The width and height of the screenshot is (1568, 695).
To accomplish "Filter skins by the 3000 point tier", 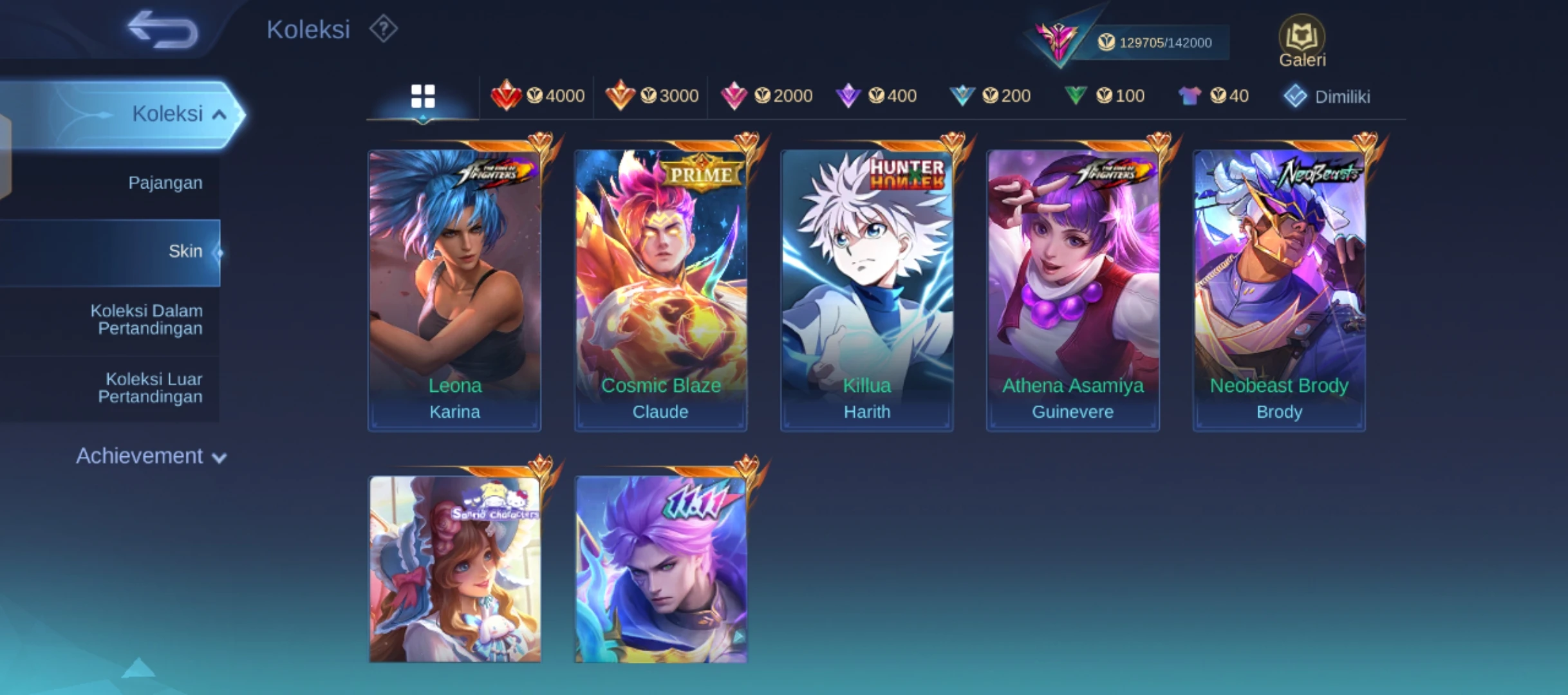I will pos(651,97).
